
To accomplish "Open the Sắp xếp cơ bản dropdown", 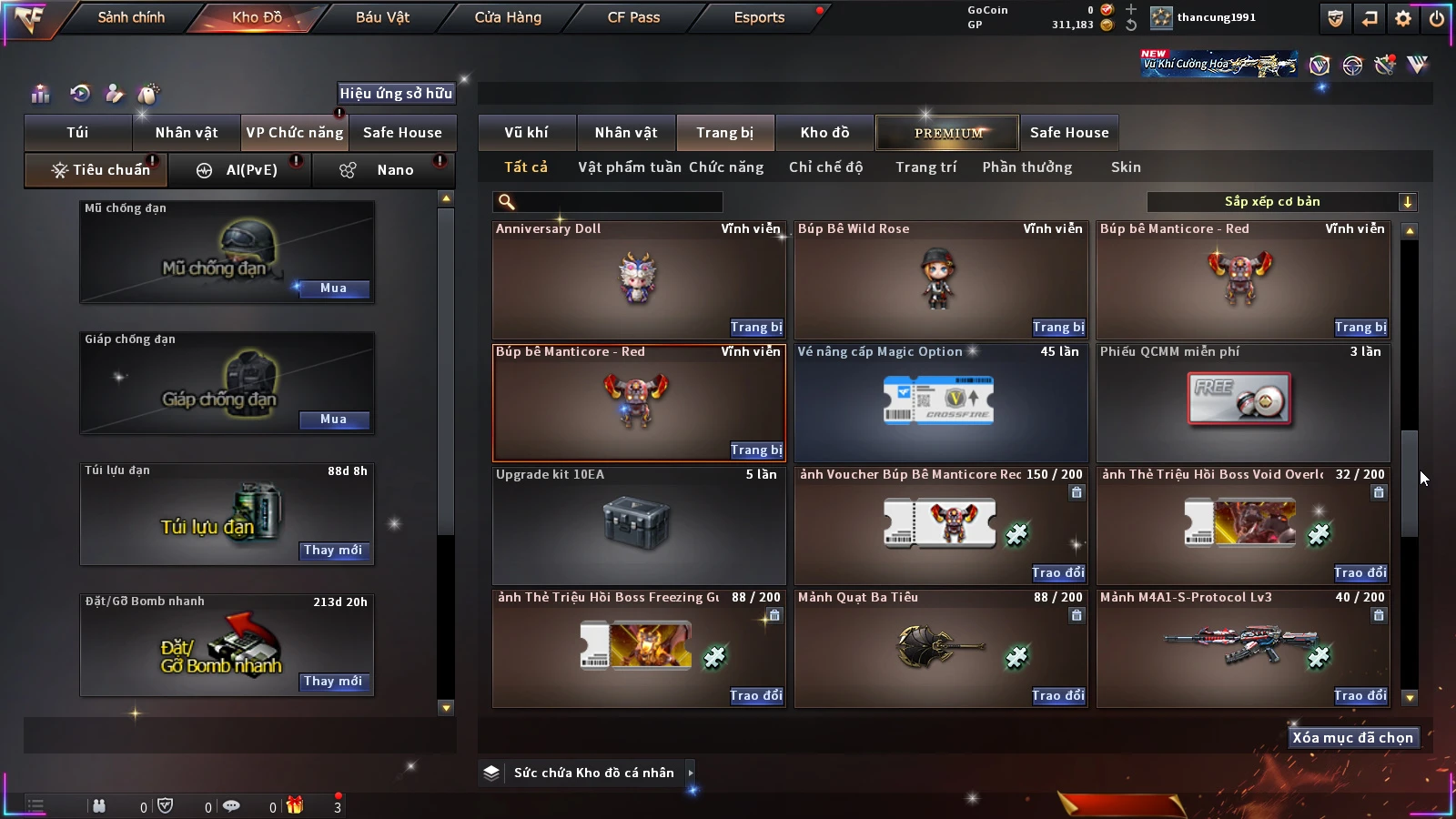I will pyautogui.click(x=1281, y=202).
